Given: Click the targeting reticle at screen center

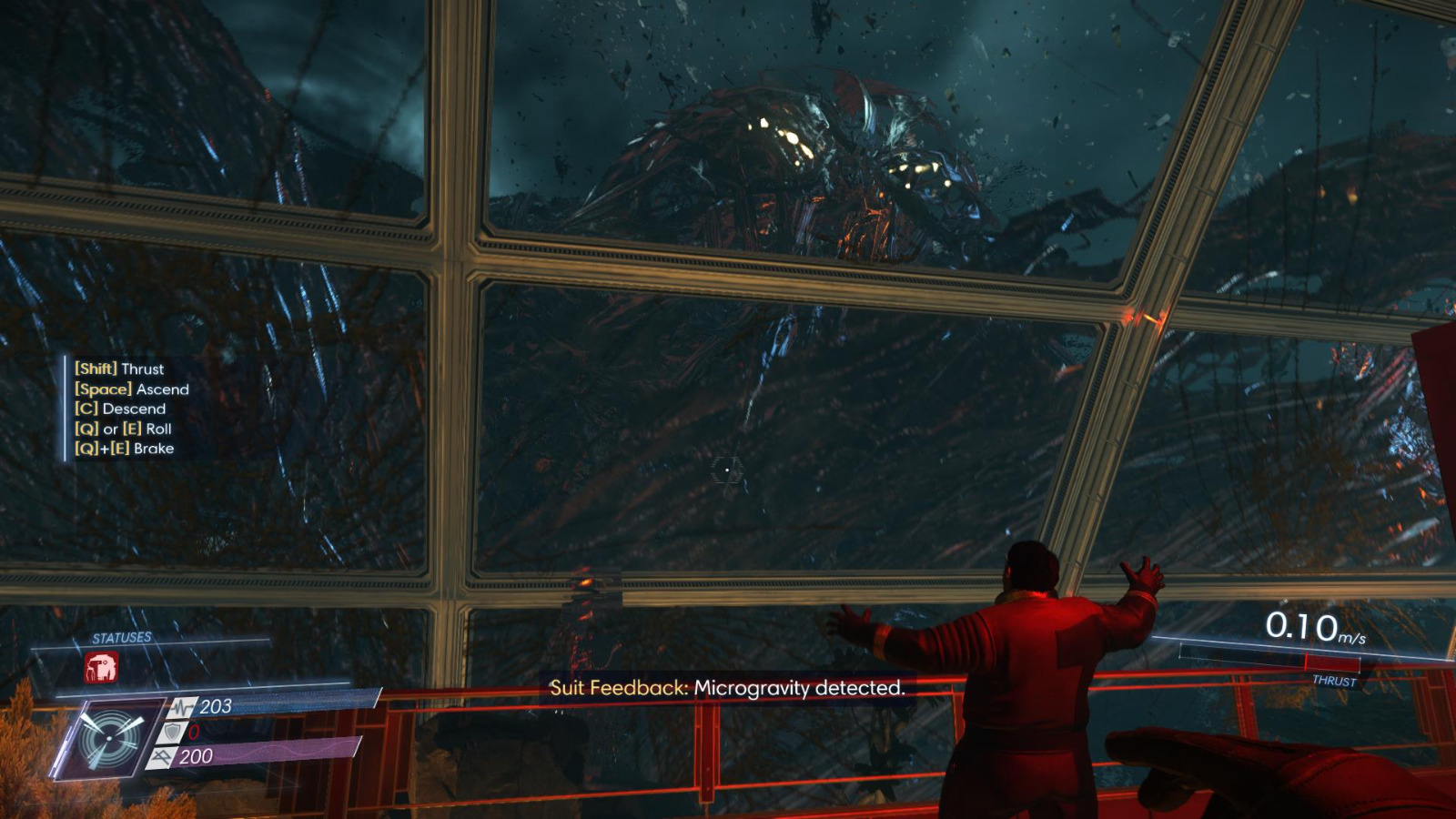Looking at the screenshot, I should point(727,468).
